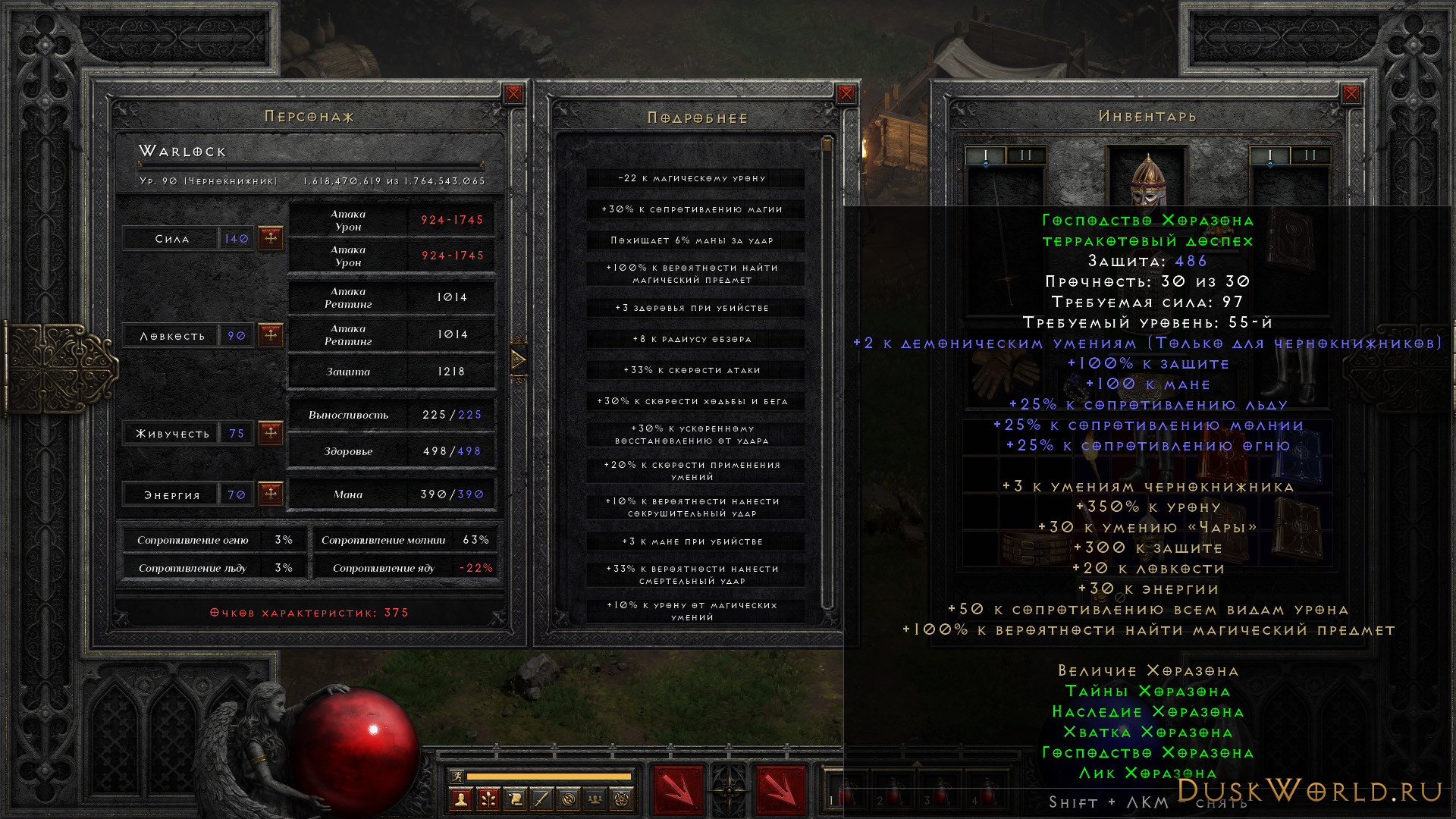1456x819 pixels.
Task: Open character sheet via bust icon
Action: pyautogui.click(x=460, y=799)
